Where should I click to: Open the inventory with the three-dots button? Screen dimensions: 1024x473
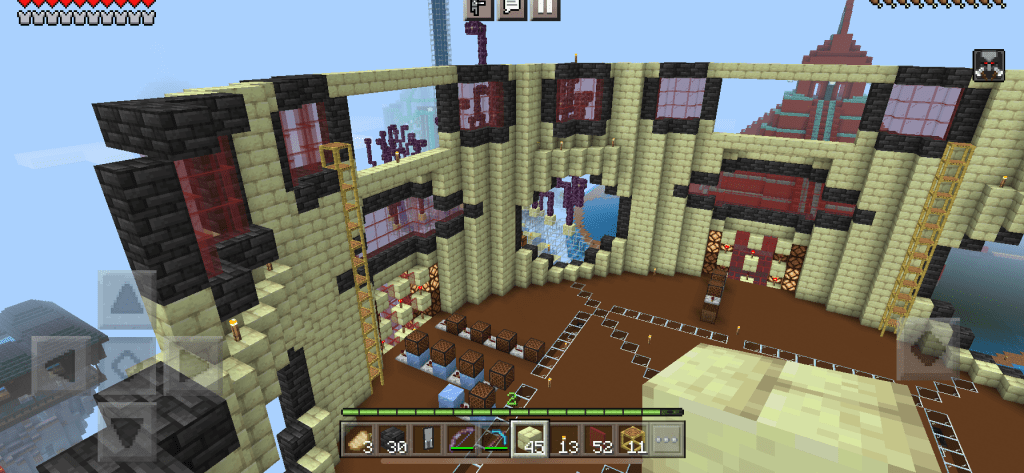tap(666, 440)
